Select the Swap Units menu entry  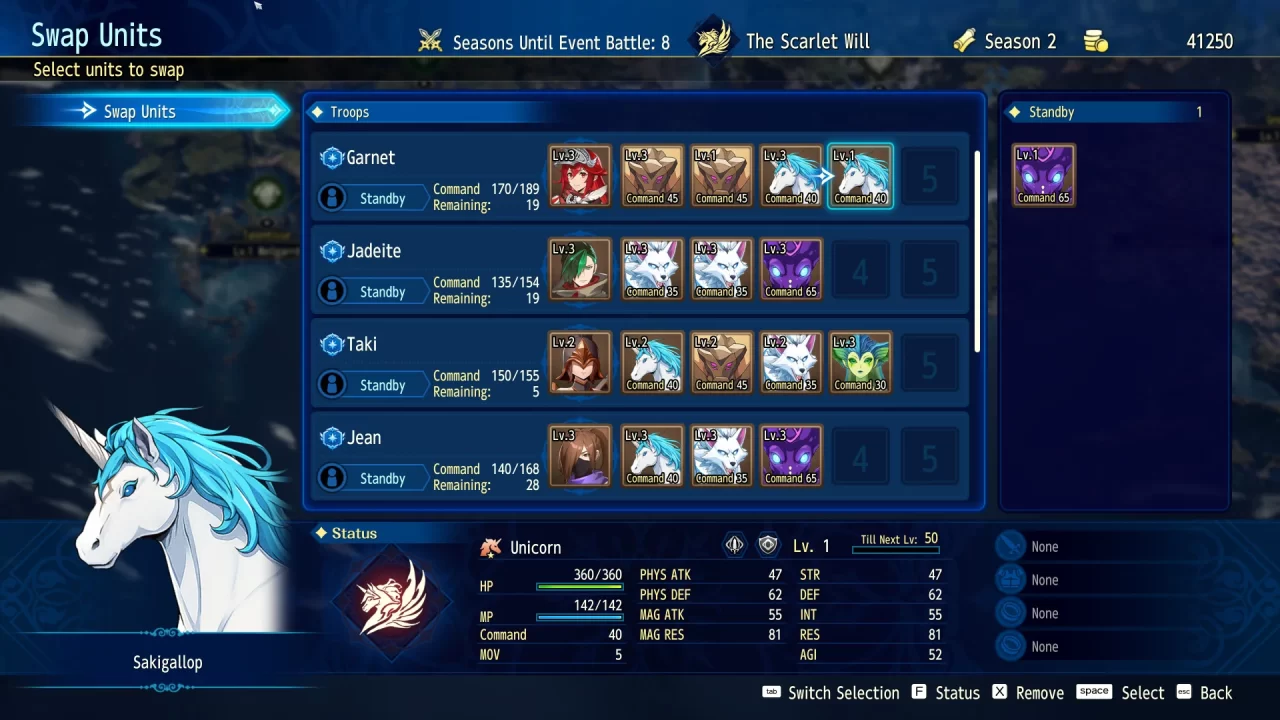point(150,111)
